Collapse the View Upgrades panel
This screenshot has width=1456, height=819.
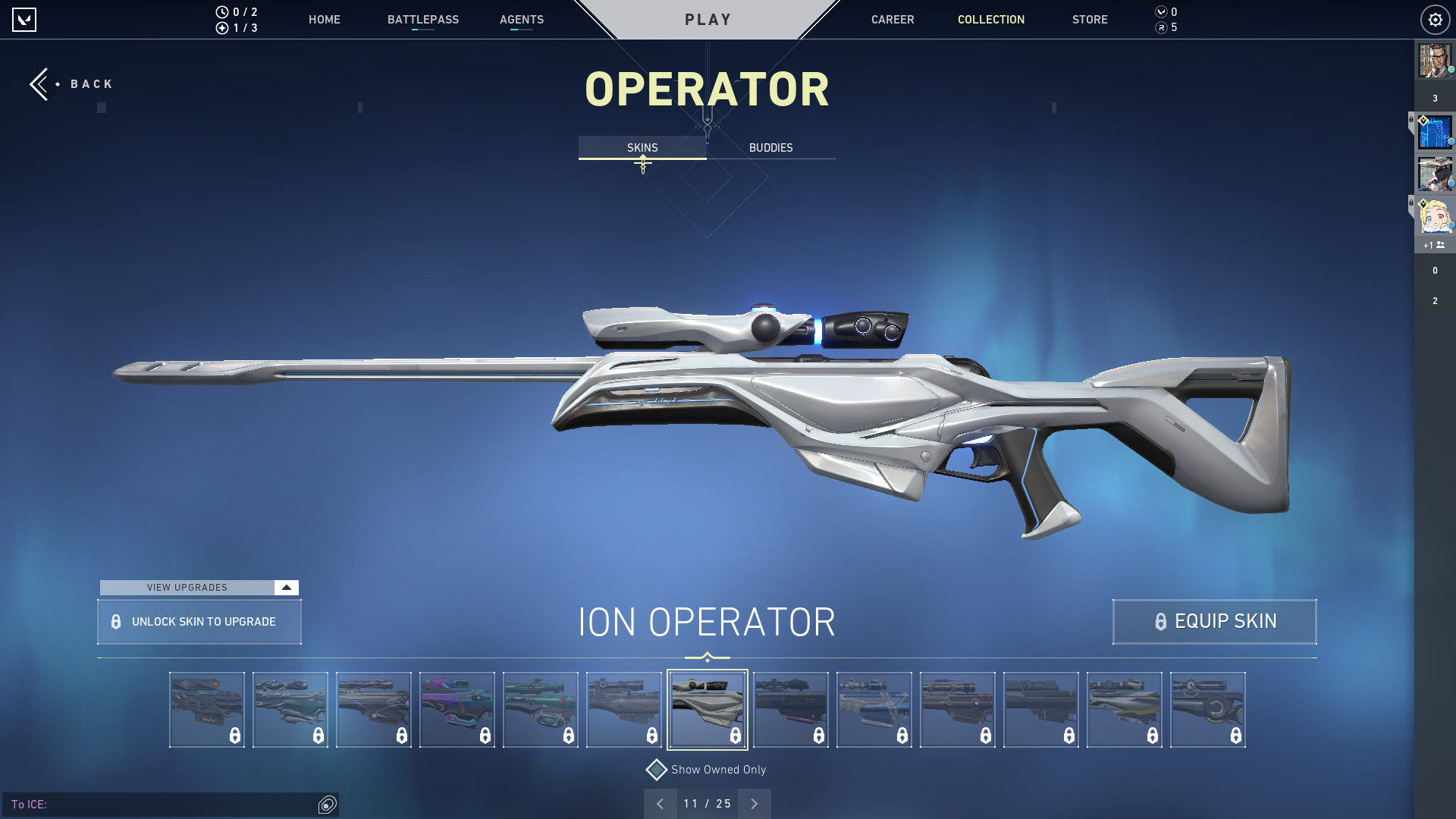[x=286, y=587]
